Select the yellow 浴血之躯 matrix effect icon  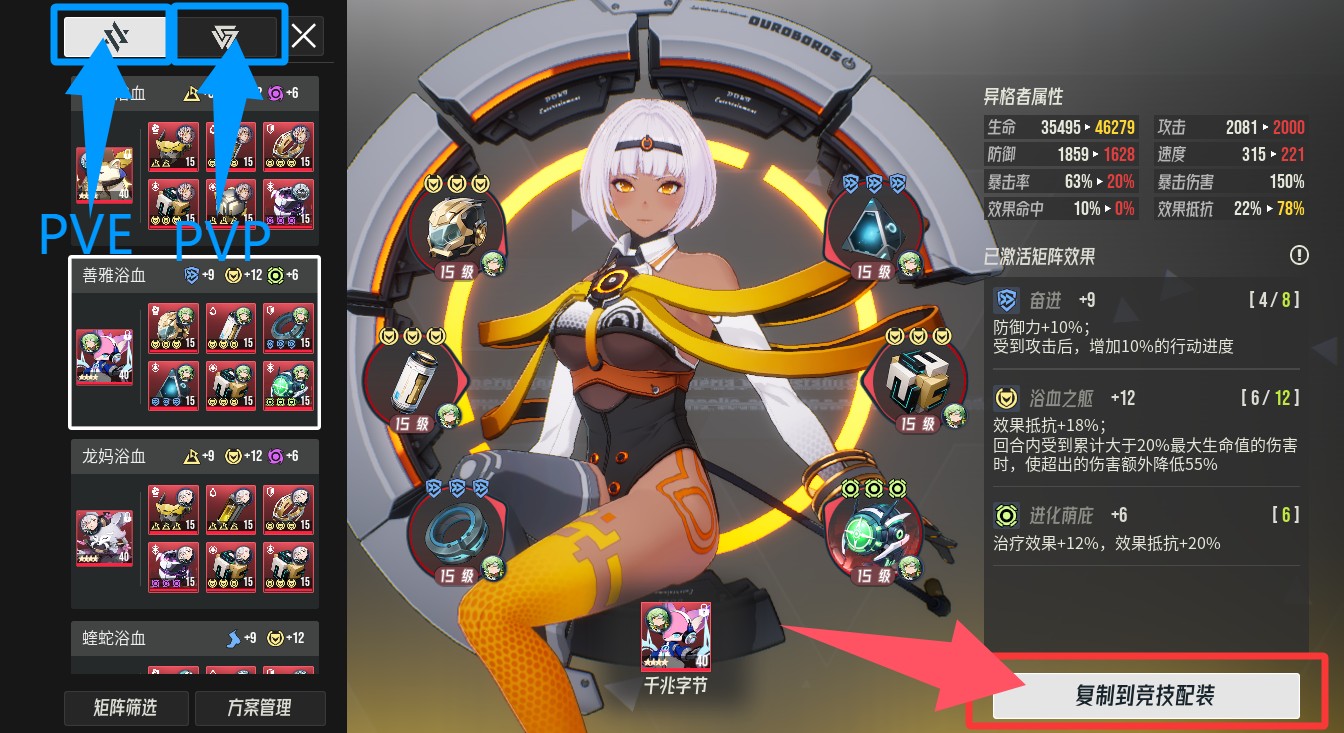pyautogui.click(x=1007, y=398)
